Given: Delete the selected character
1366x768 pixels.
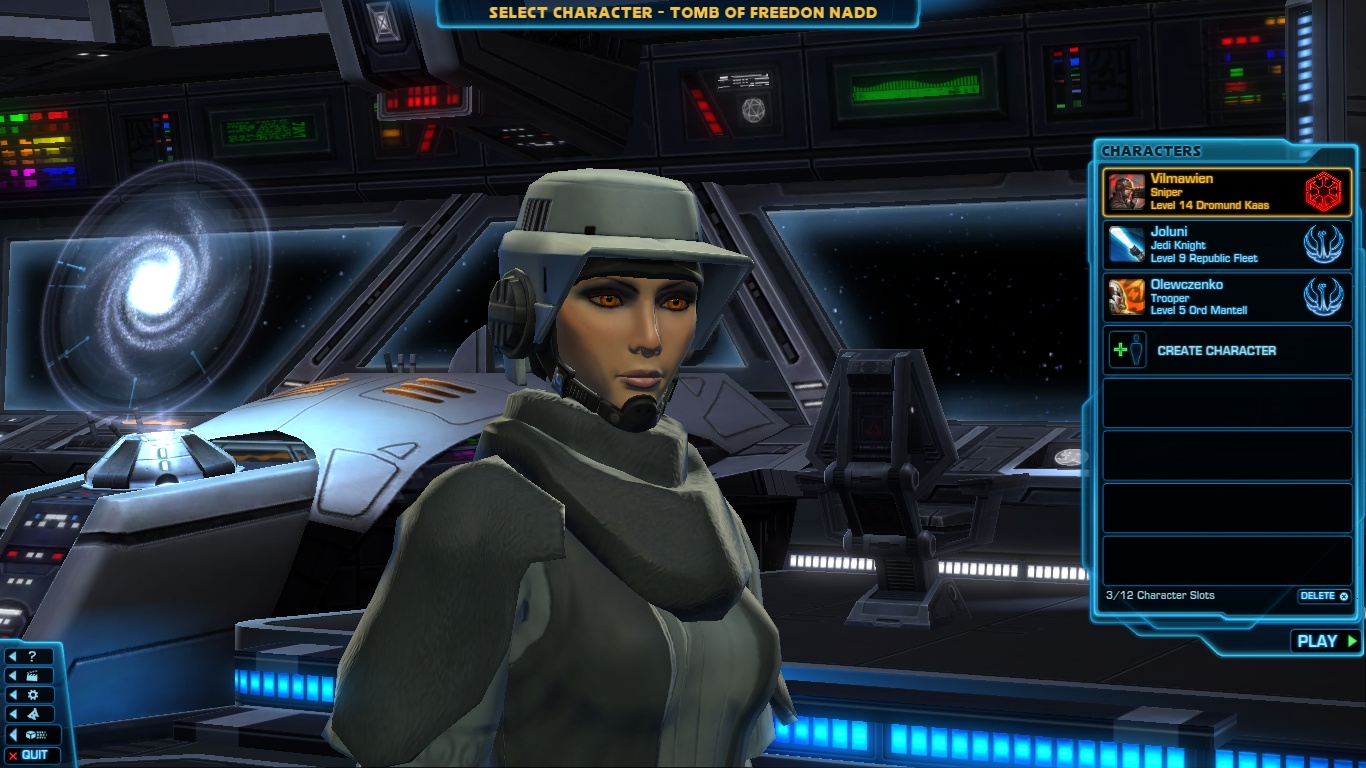Looking at the screenshot, I should click(1323, 596).
